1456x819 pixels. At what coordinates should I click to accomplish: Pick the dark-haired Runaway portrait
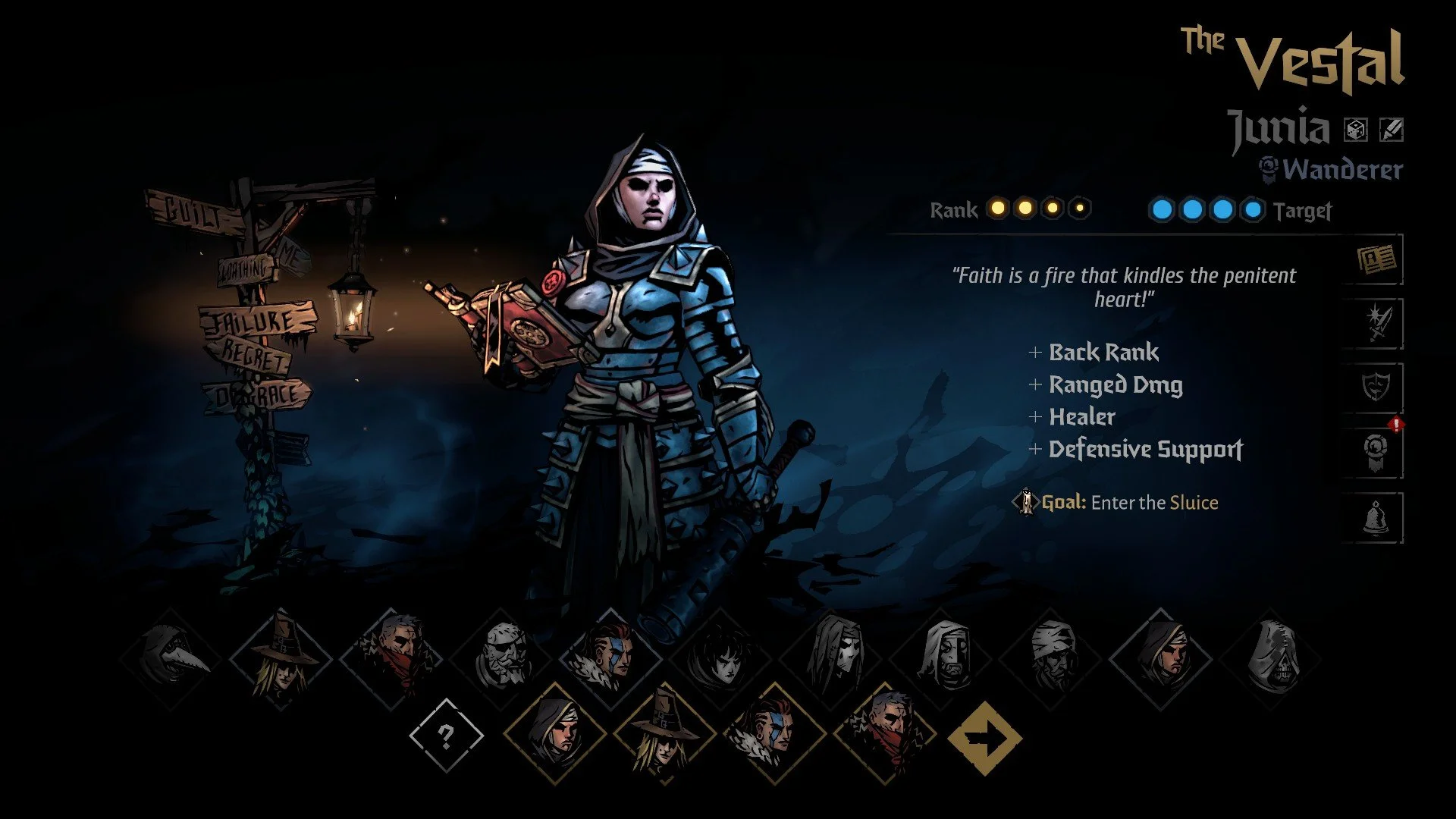point(721,658)
